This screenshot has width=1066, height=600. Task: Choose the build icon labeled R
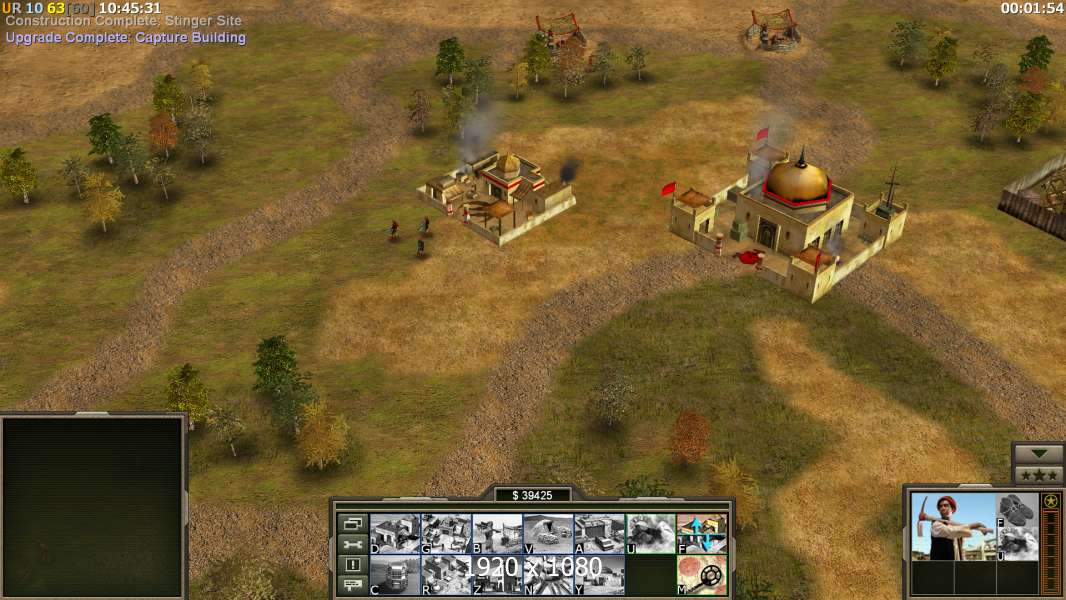(446, 575)
